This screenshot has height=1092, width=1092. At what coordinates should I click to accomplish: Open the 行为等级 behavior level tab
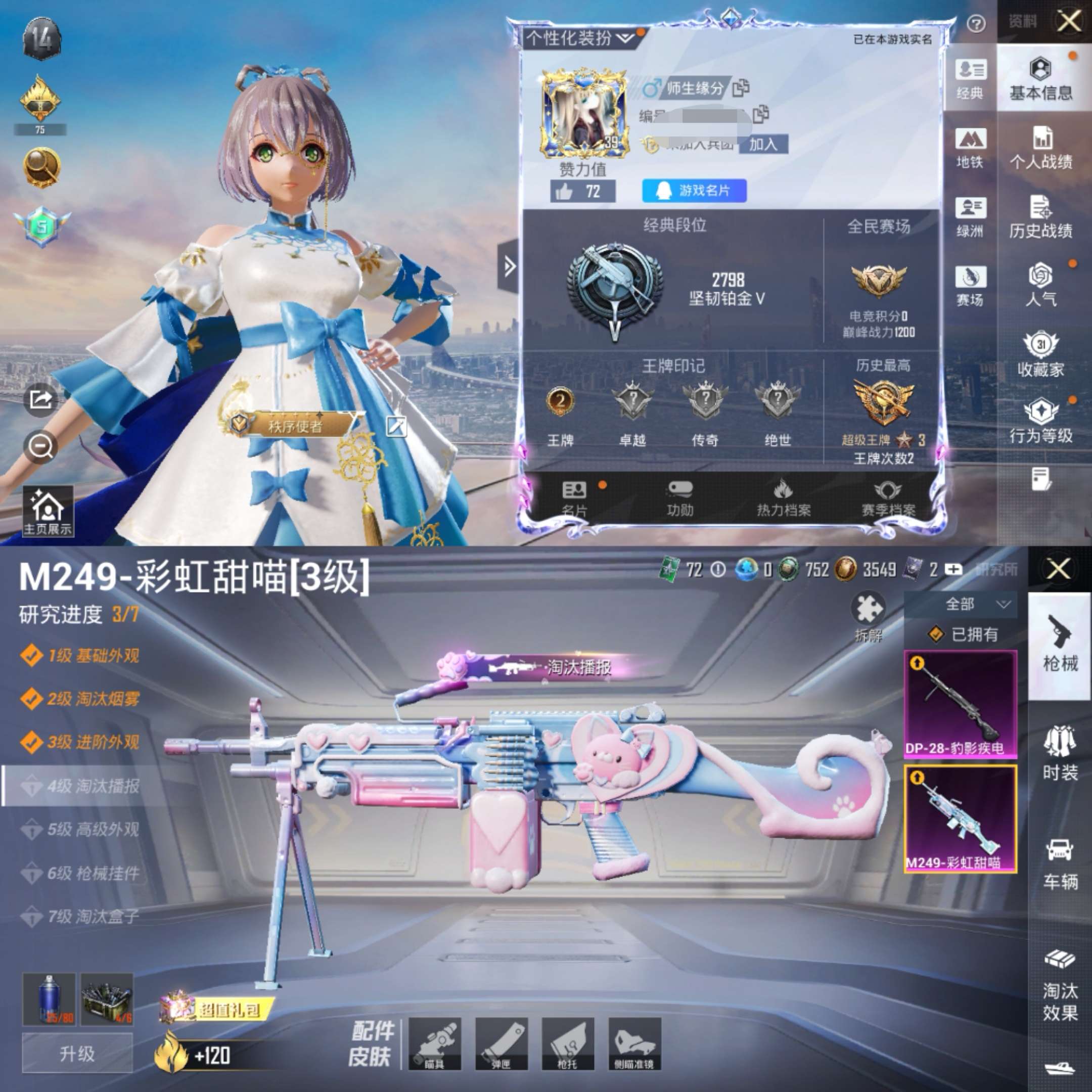point(1040,421)
